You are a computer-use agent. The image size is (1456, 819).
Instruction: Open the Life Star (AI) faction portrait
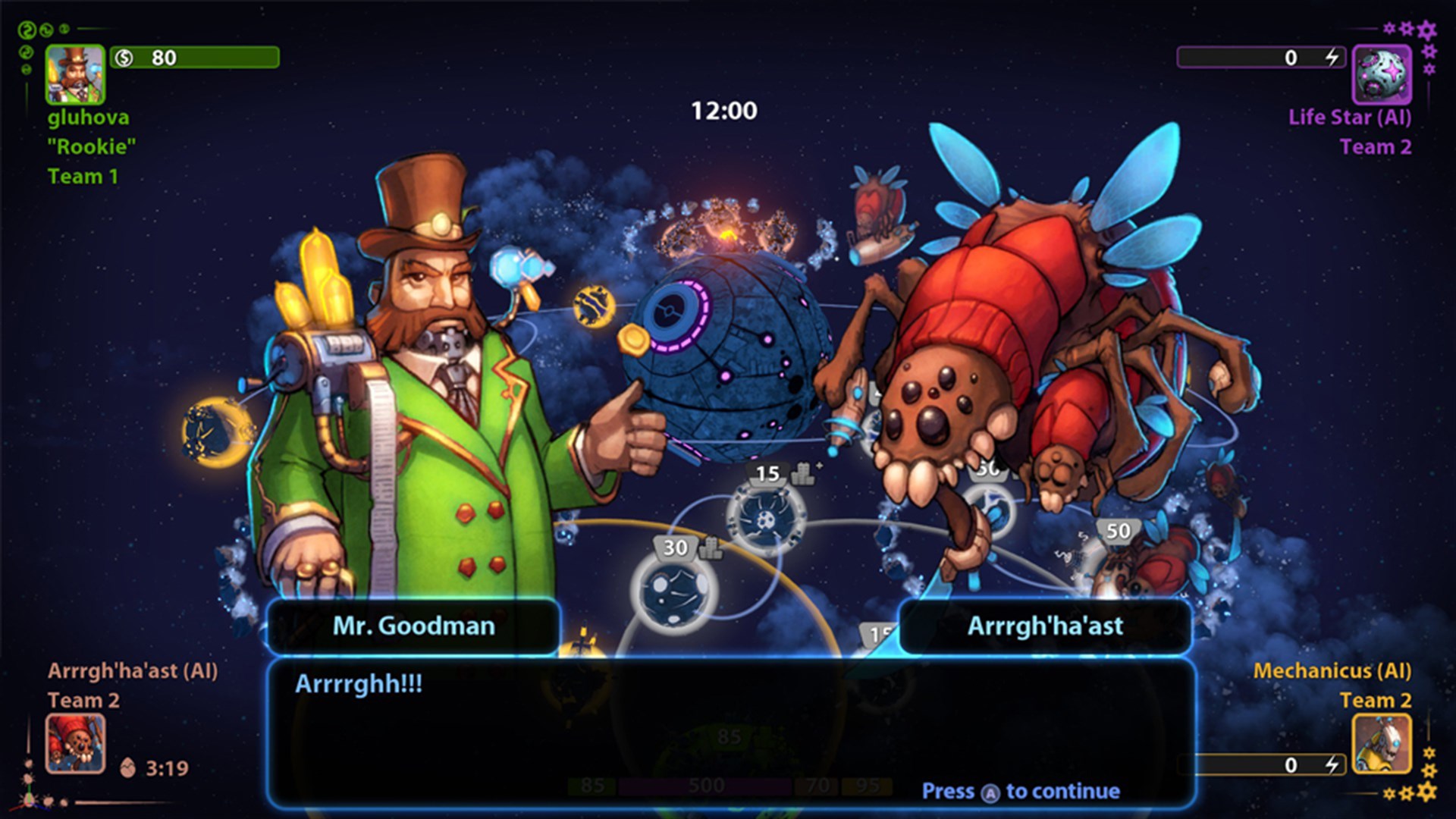click(x=1384, y=75)
